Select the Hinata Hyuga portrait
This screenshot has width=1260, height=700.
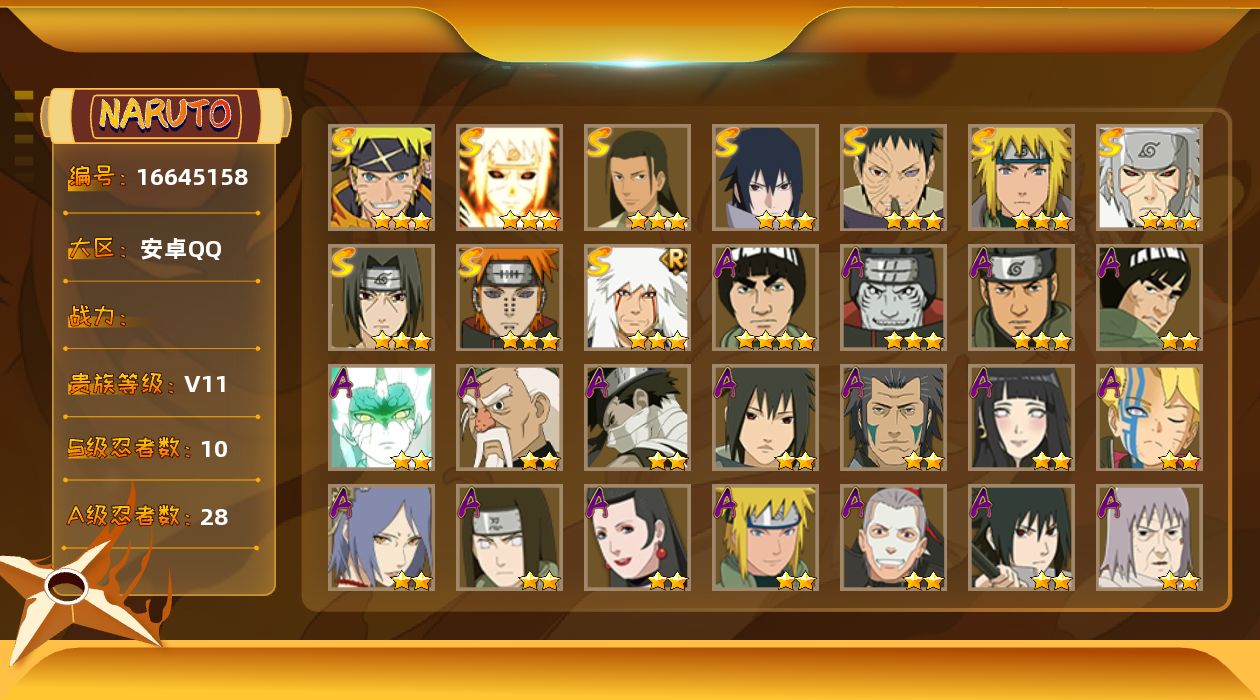pos(1021,418)
